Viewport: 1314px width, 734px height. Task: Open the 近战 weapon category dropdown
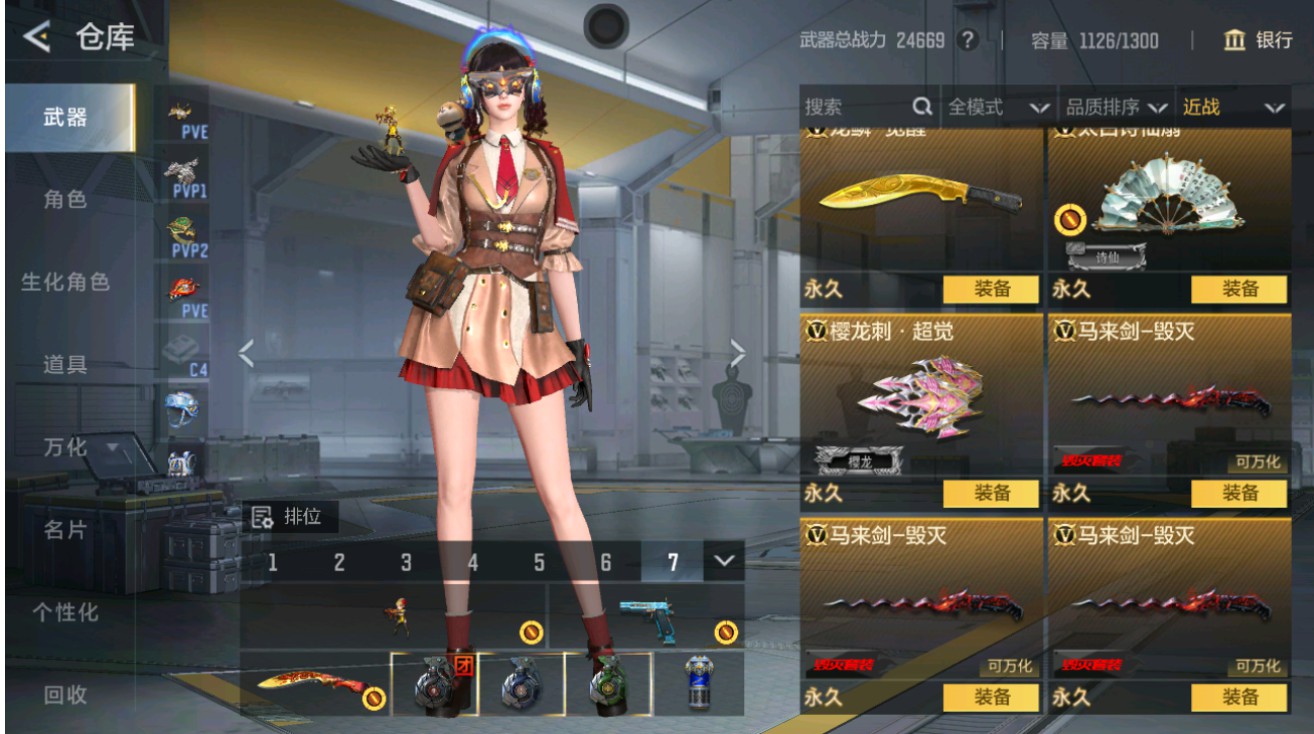coord(1231,107)
